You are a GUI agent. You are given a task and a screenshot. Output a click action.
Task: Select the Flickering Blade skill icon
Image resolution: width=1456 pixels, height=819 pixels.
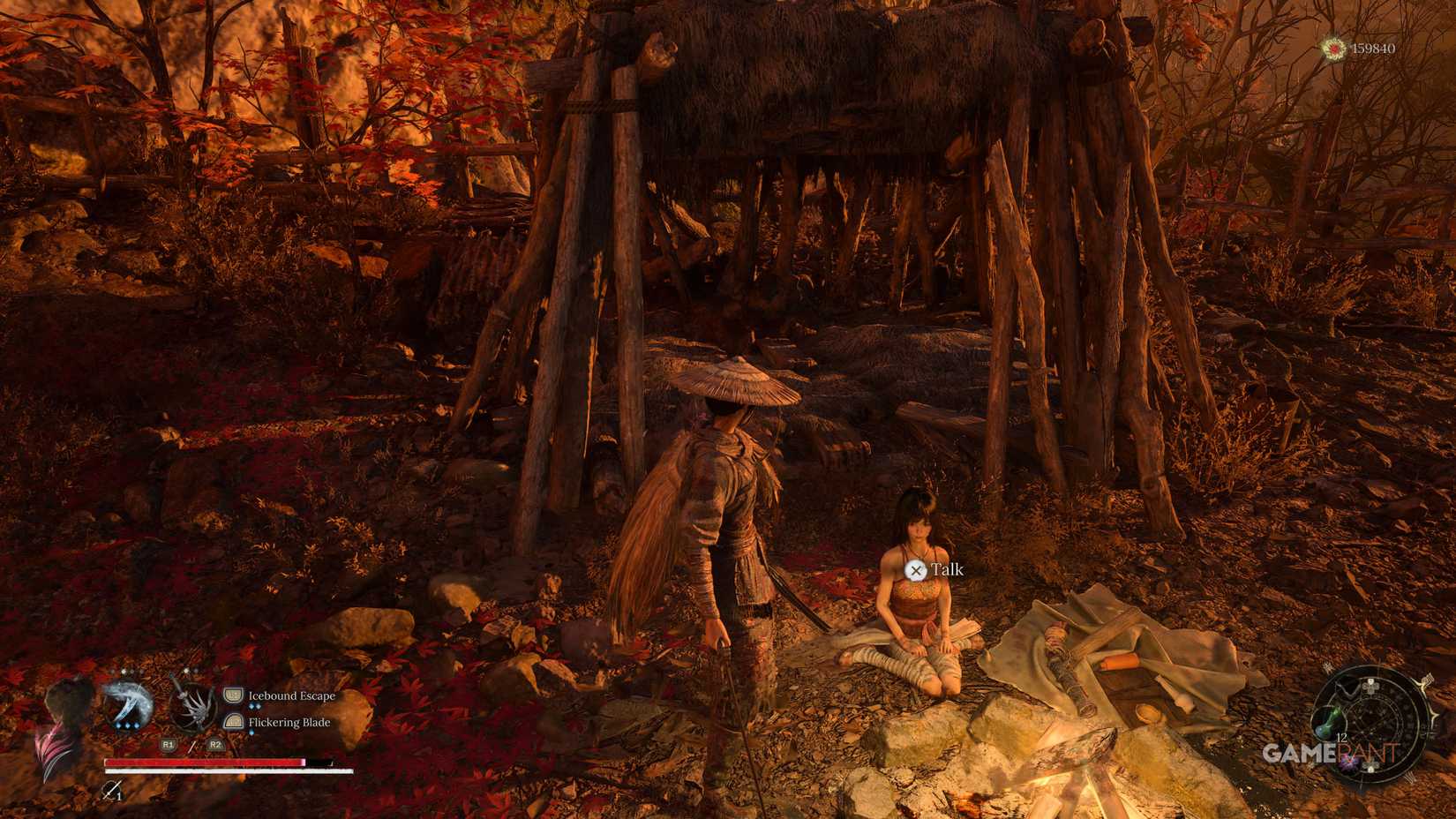233,722
